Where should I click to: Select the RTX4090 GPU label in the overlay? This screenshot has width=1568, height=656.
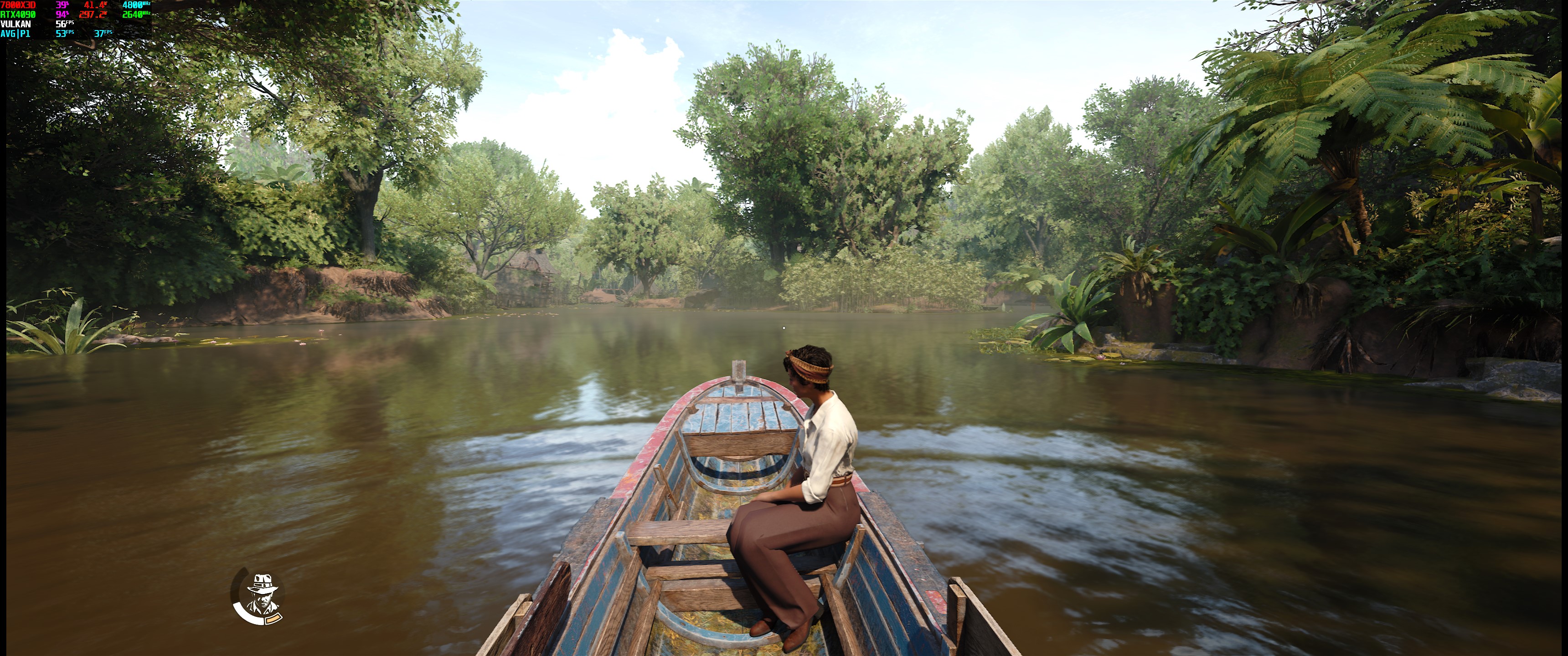tap(17, 15)
